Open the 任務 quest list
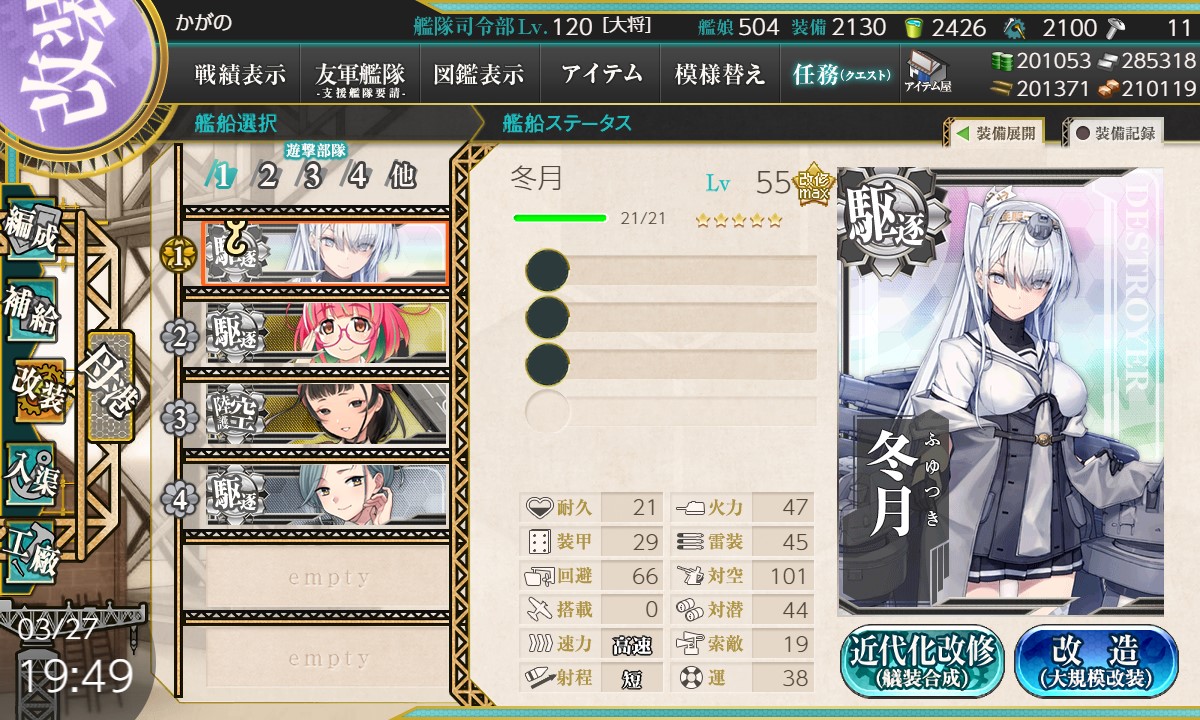Screen dimensions: 1200x720 [841, 74]
